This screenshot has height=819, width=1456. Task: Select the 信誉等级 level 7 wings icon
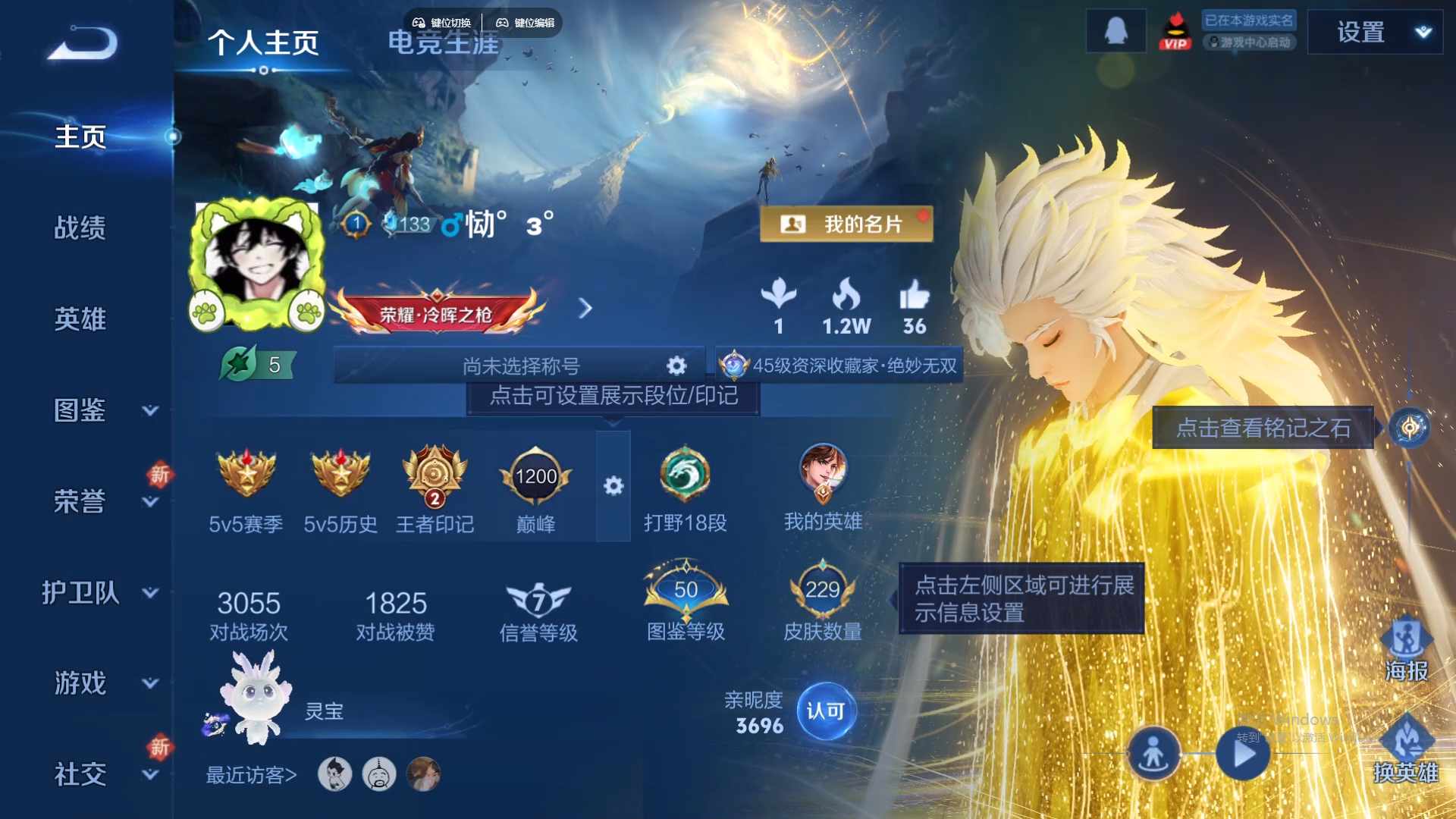(539, 599)
